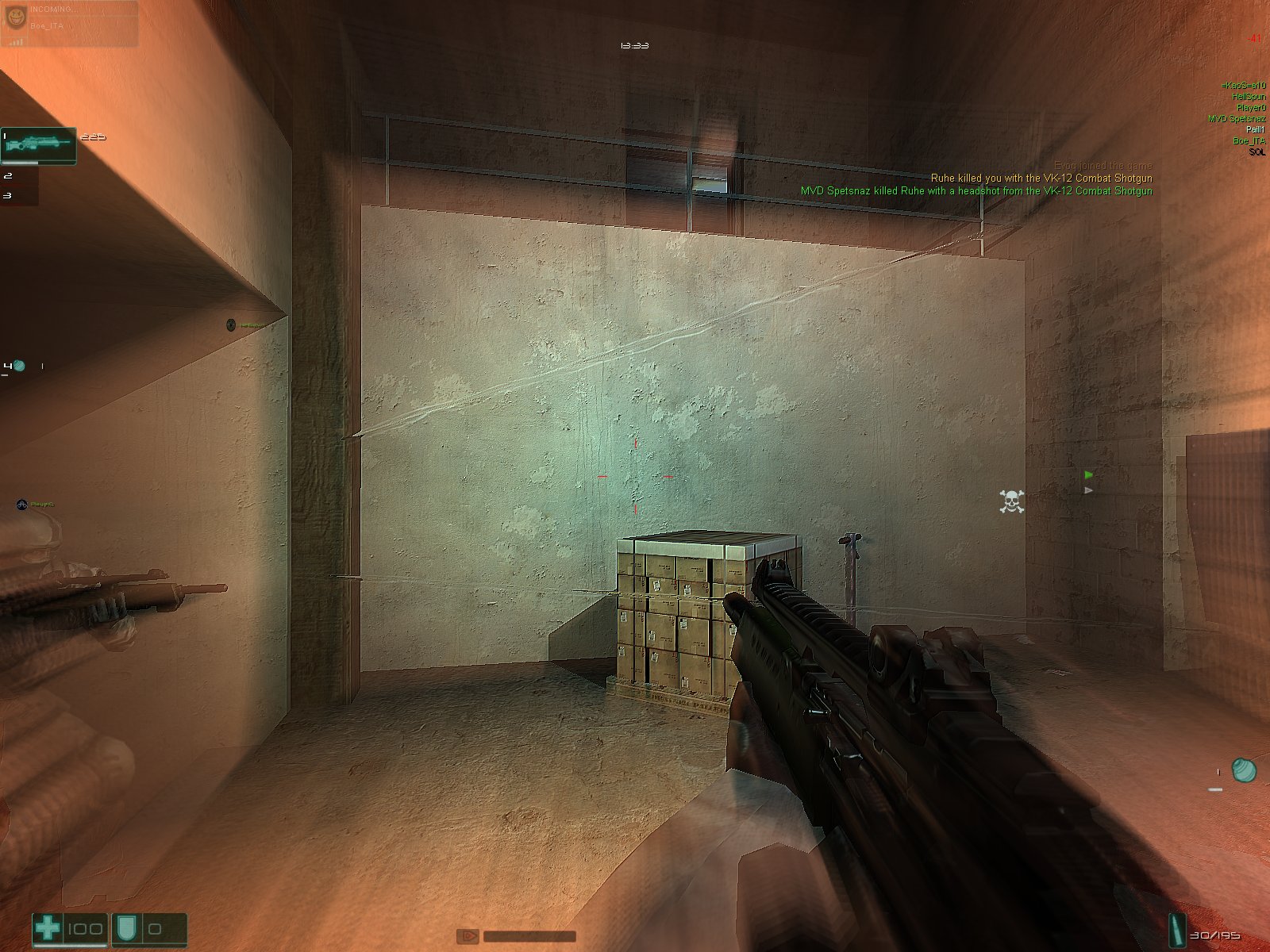Click the green health cross icon

click(x=48, y=928)
